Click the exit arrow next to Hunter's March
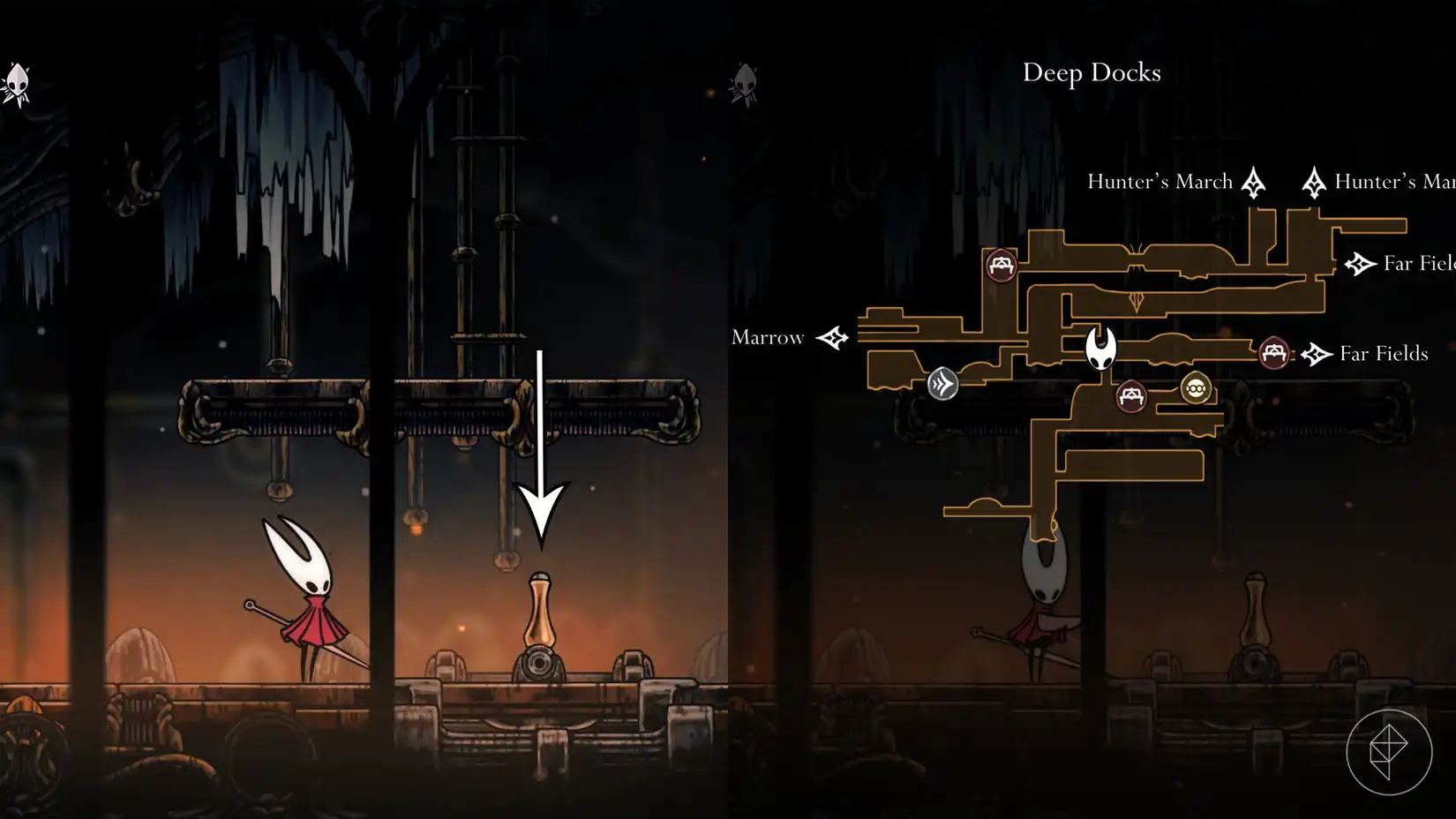Viewport: 1456px width, 819px height. pos(1254,181)
